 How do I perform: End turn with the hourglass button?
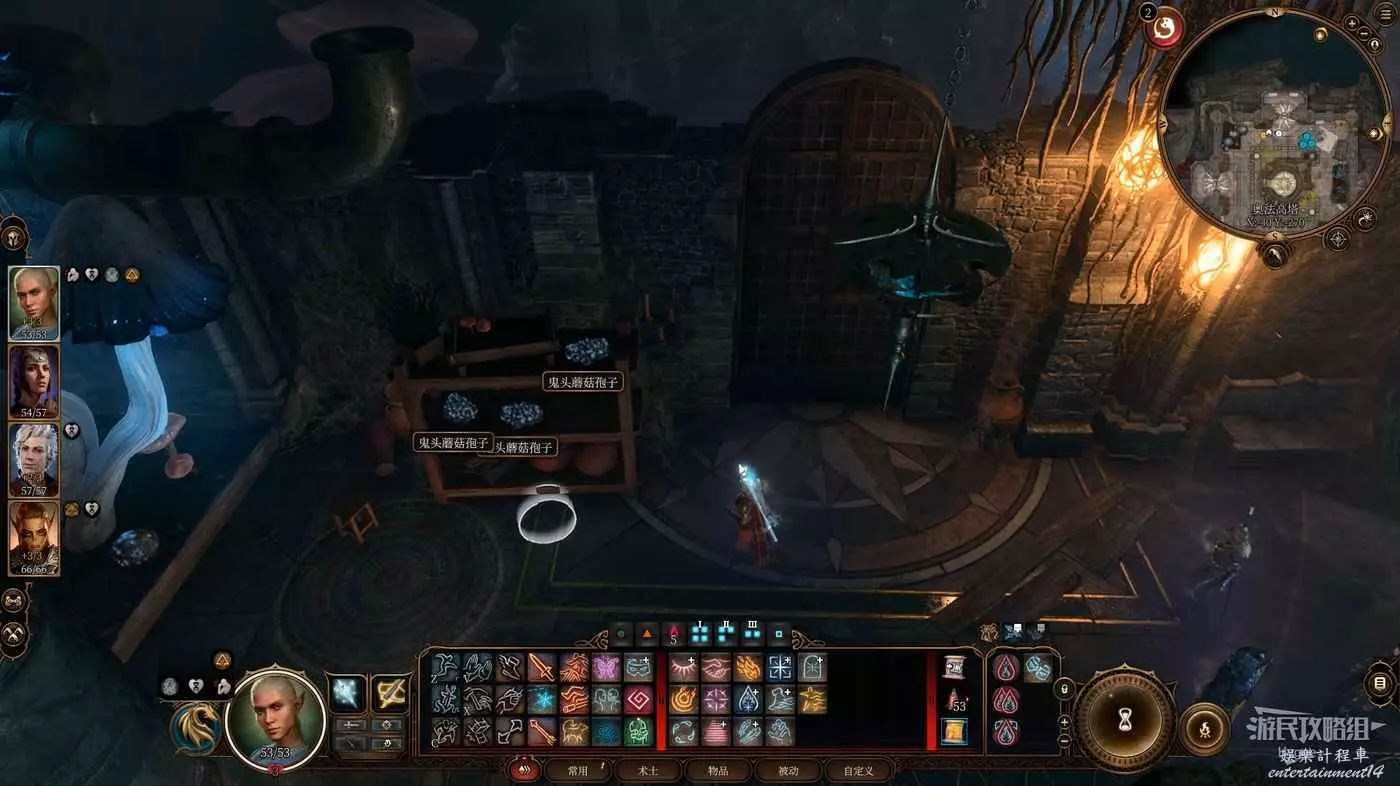point(1125,717)
